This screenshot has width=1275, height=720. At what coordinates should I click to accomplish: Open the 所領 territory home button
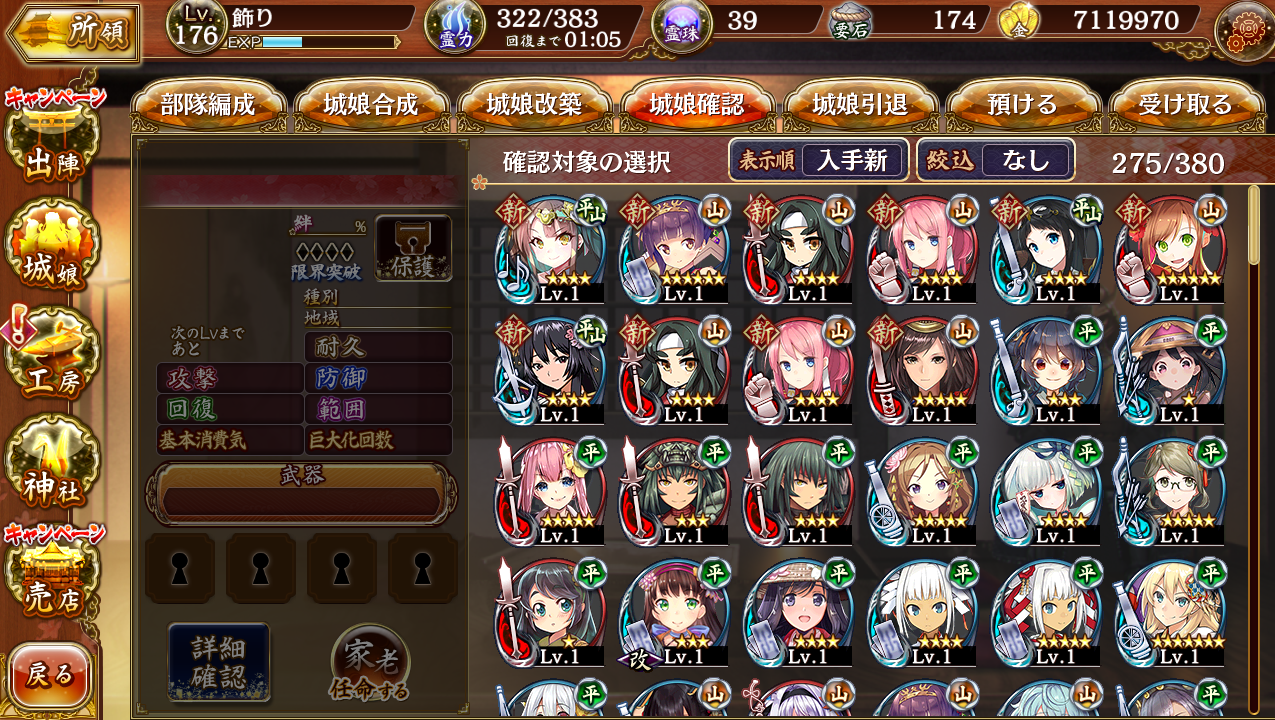[x=72, y=32]
